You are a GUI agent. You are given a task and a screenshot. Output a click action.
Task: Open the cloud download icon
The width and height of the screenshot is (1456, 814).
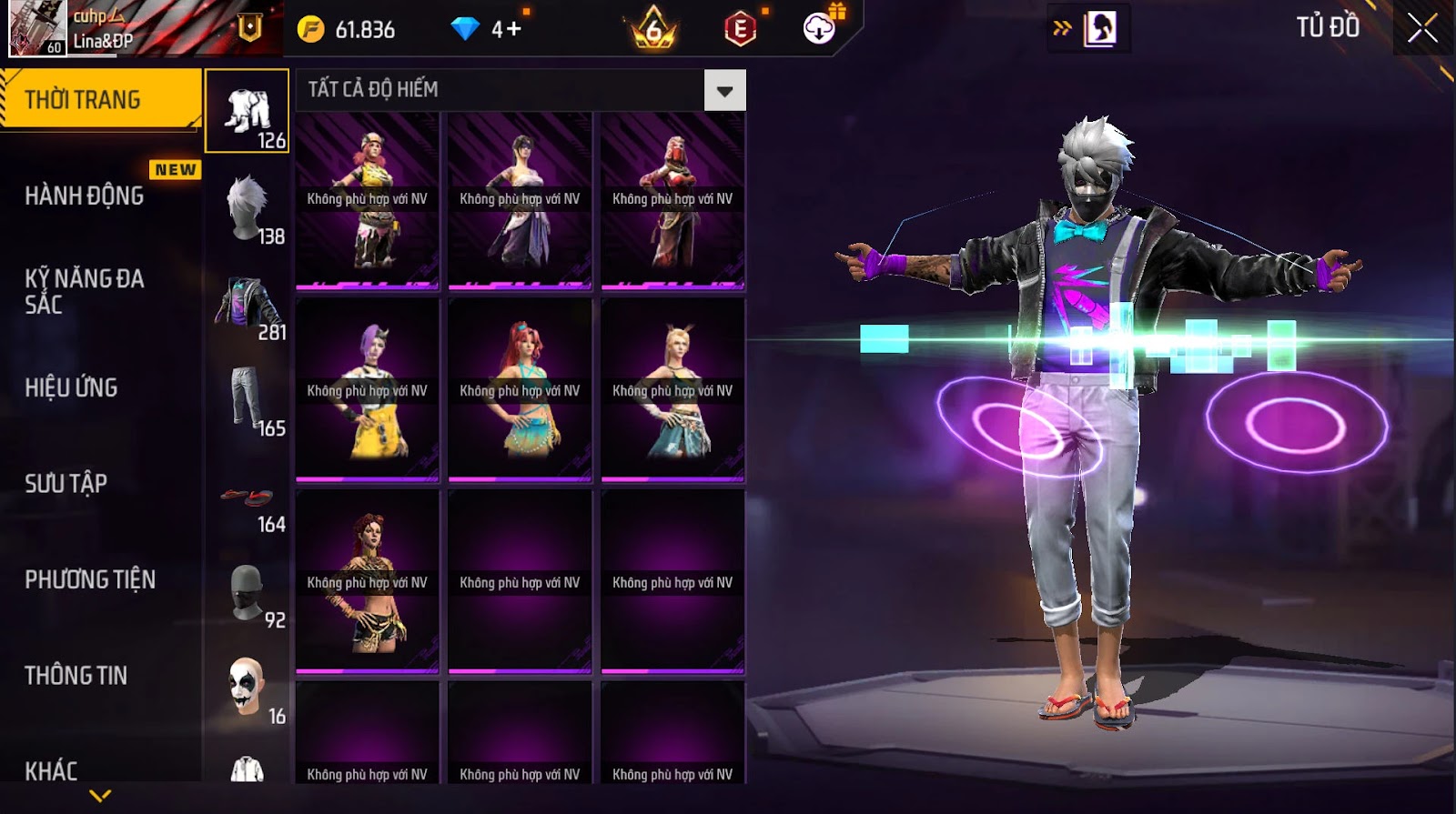click(819, 29)
